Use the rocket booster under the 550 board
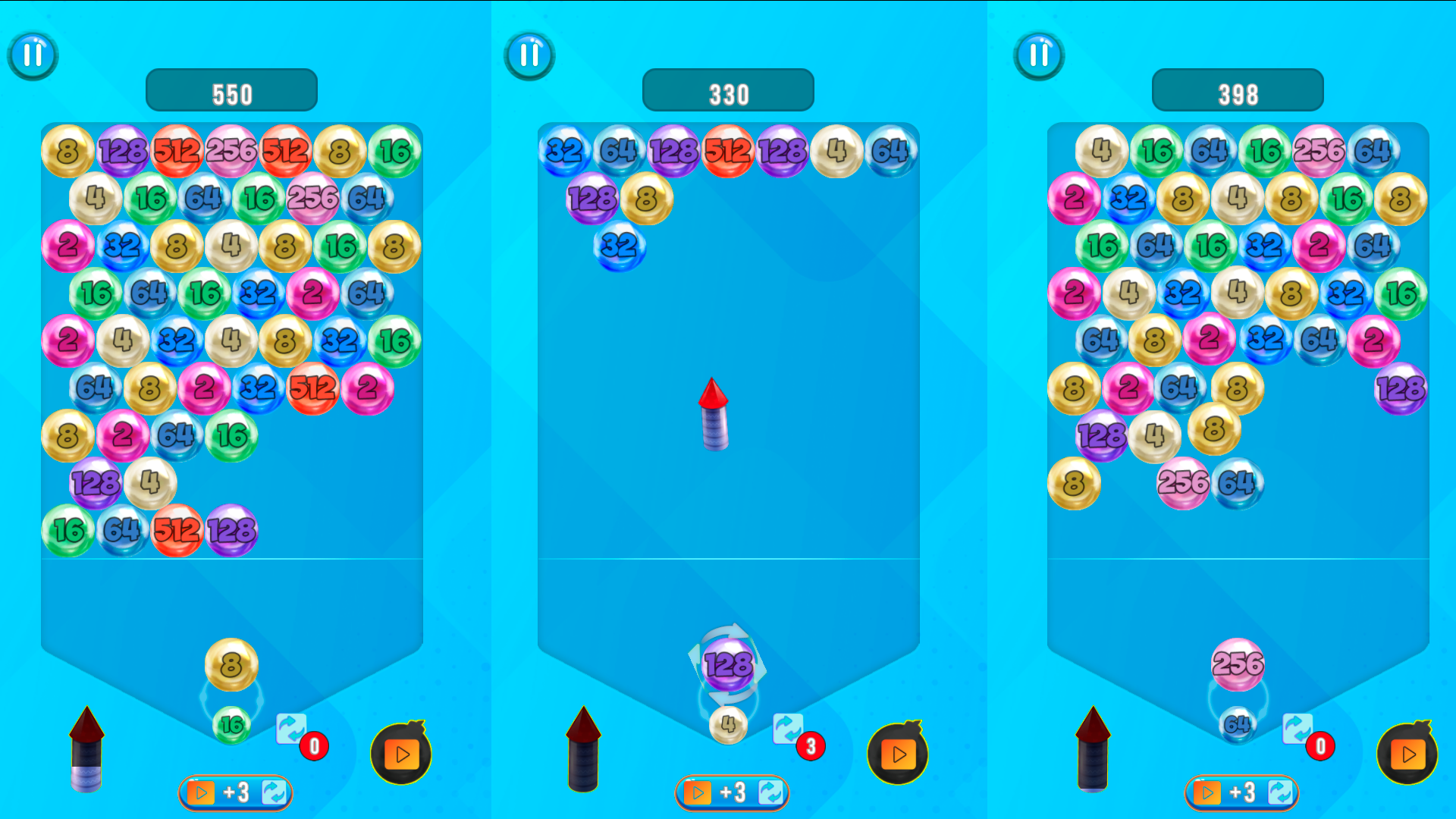The width and height of the screenshot is (1456, 819). coord(87,751)
